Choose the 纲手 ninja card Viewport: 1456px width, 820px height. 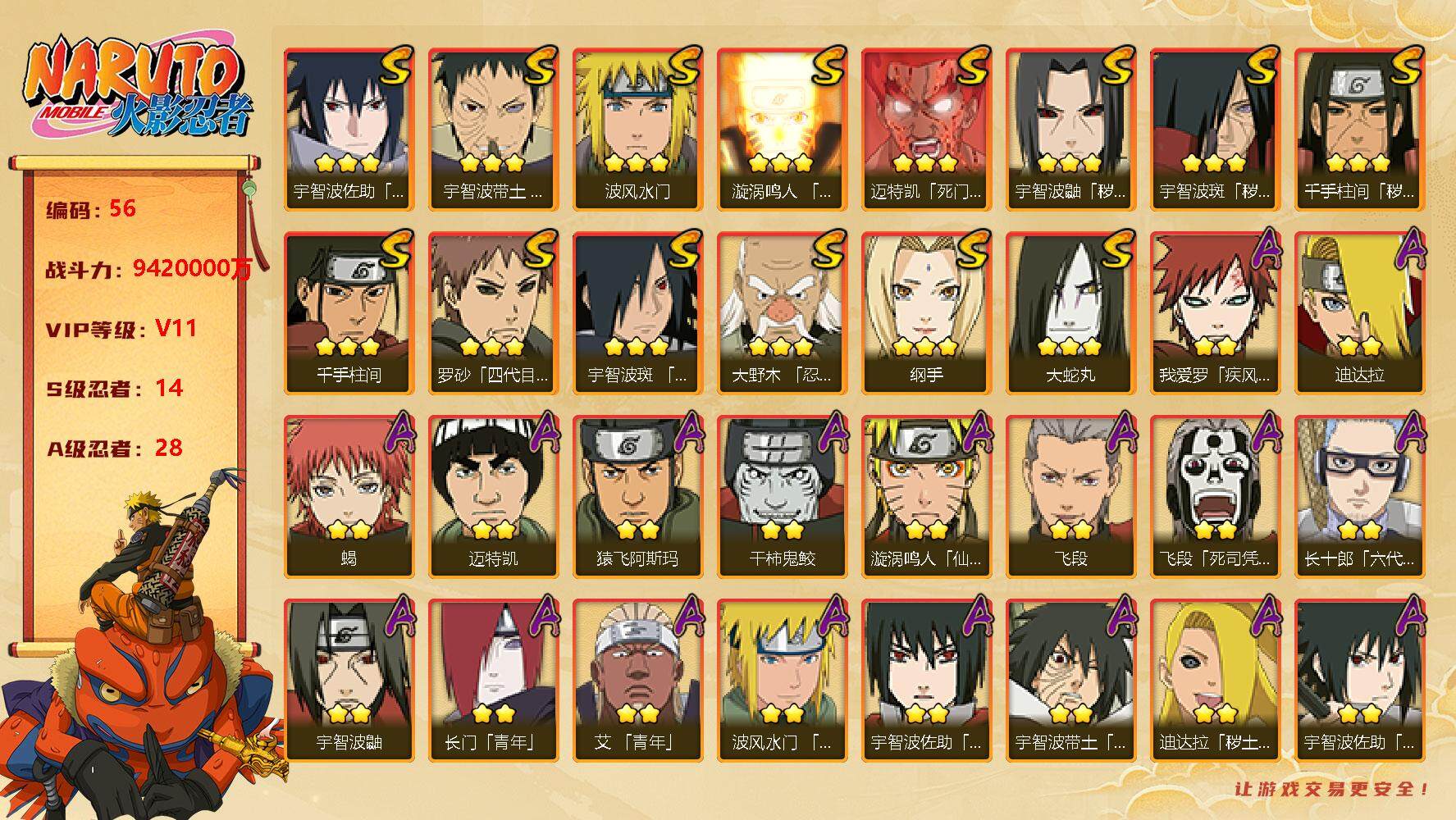pos(926,312)
